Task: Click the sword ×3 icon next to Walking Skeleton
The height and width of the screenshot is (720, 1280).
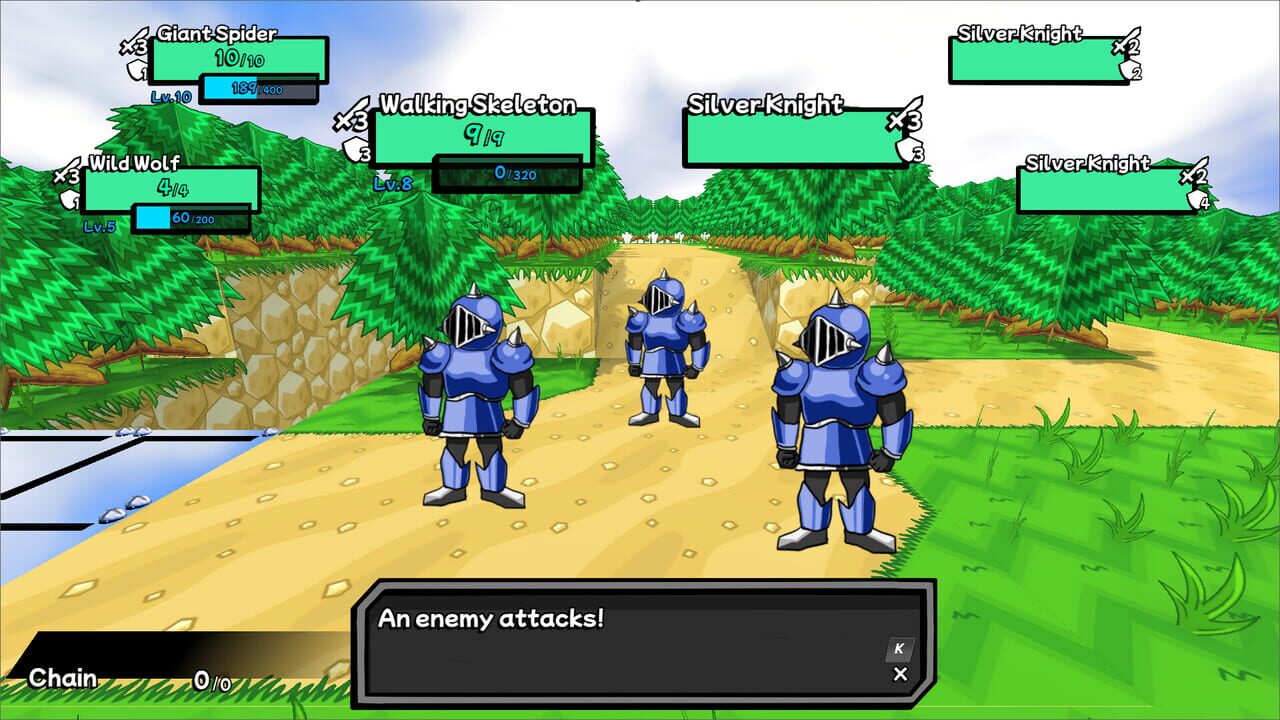Action: (354, 120)
